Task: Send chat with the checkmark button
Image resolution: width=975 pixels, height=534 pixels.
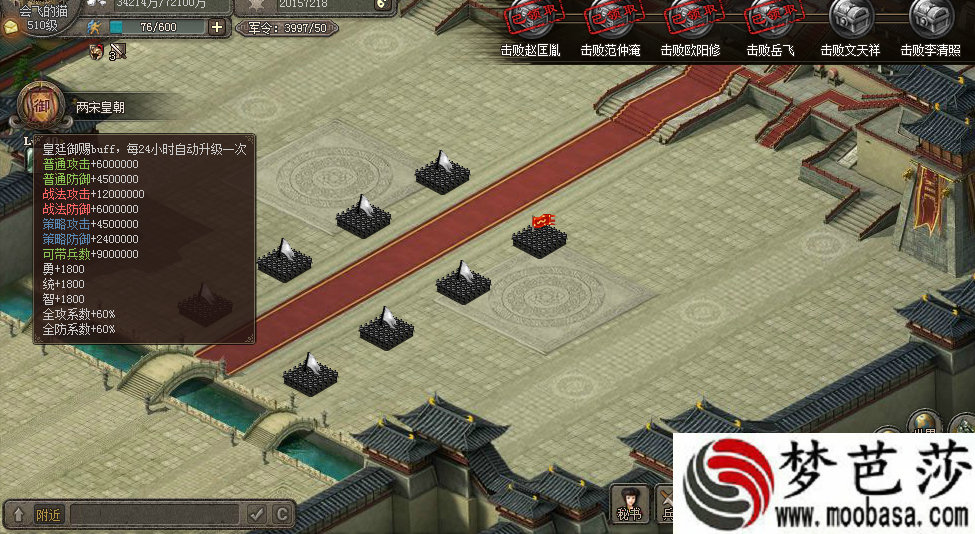Action: pos(257,514)
